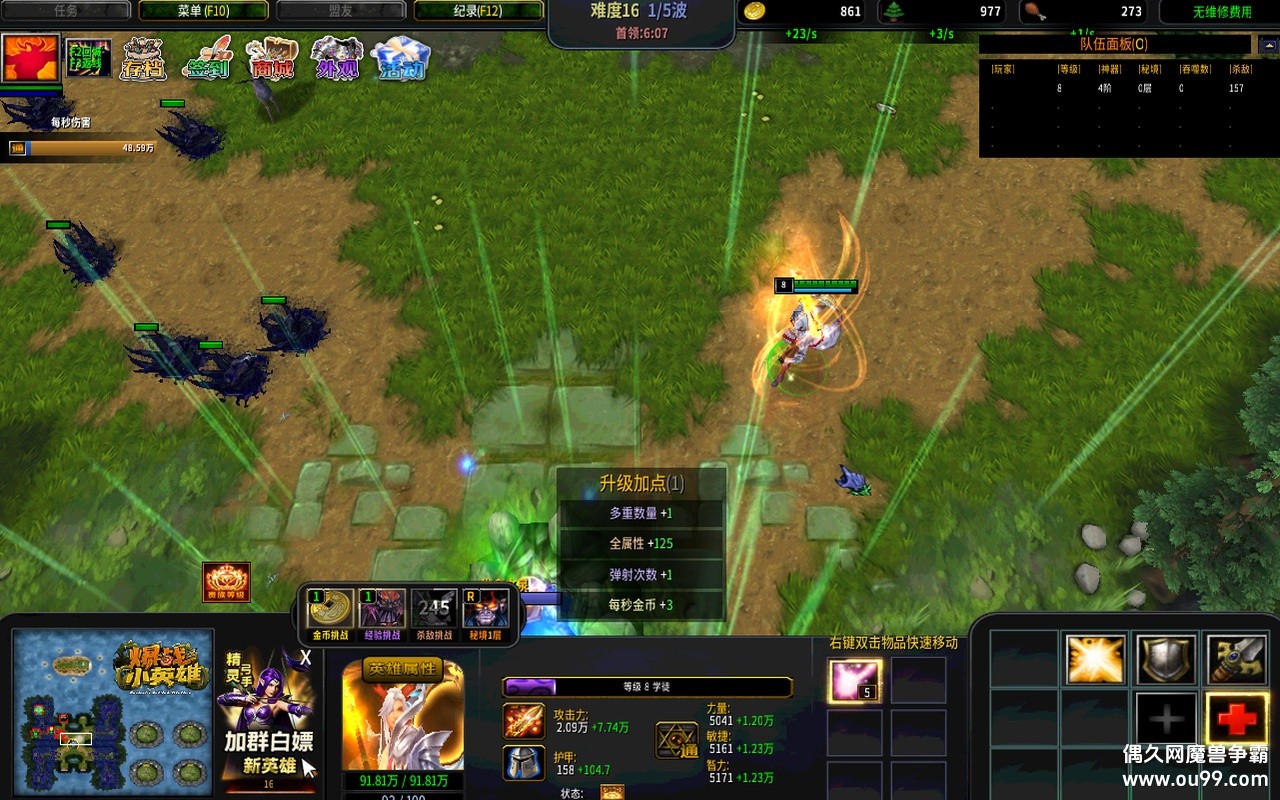Open the 纪录 (F12) log
Image resolution: width=1280 pixels, height=800 pixels.
click(x=478, y=11)
